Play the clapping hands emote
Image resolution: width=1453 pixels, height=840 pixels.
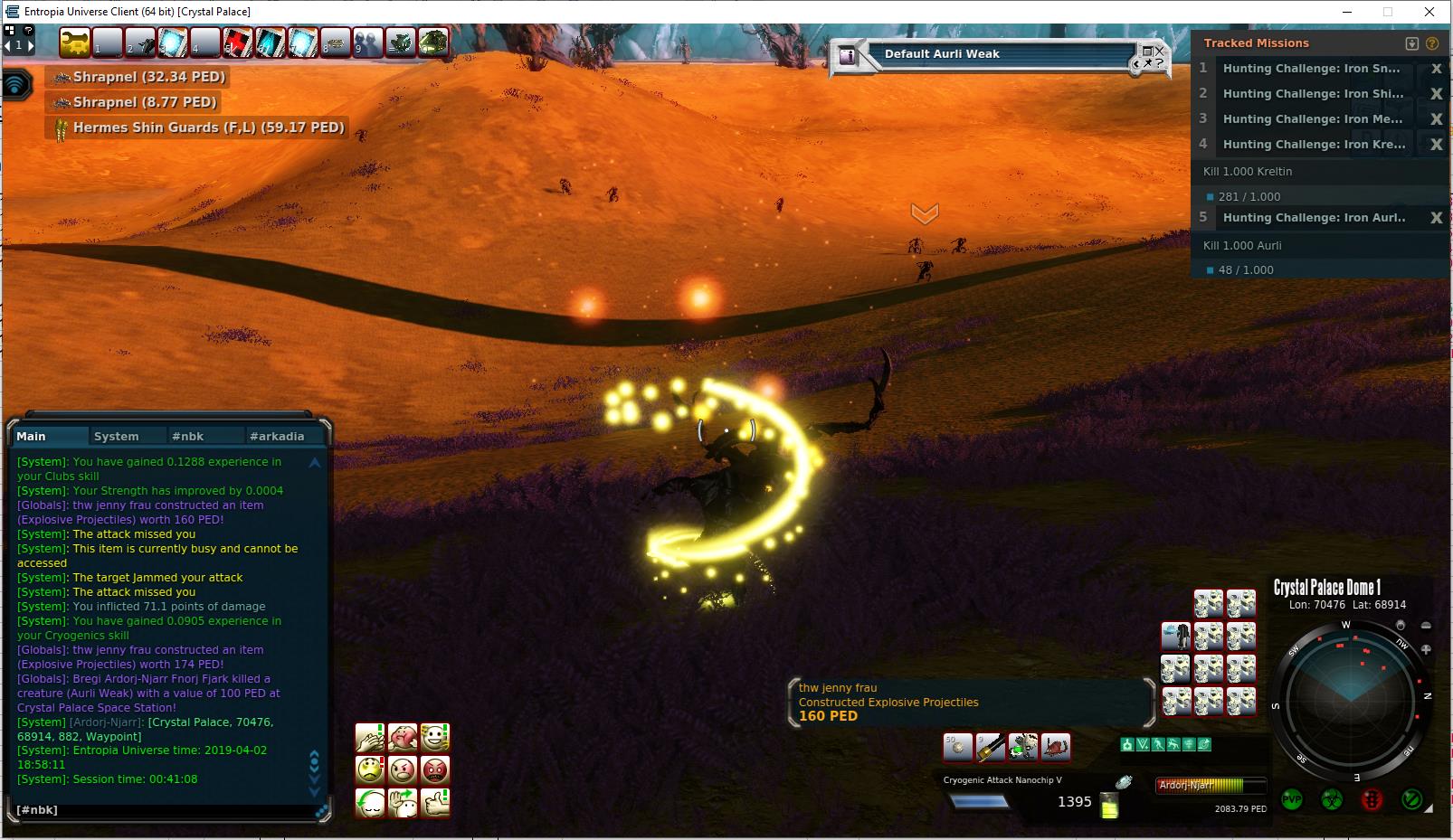370,738
